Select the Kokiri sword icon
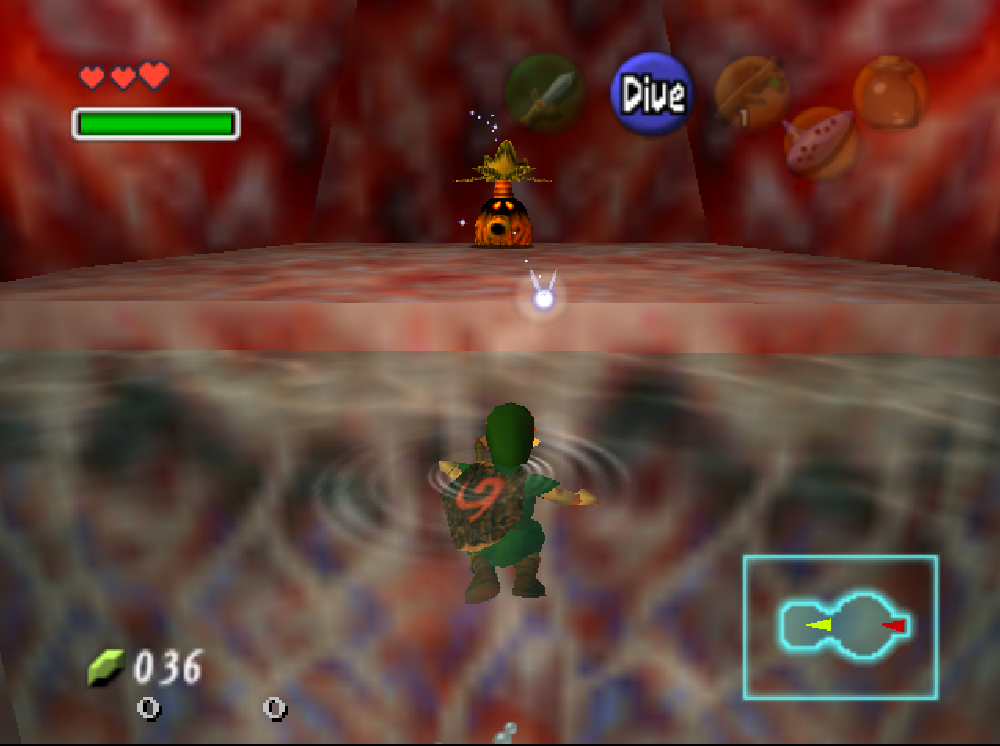 point(544,95)
